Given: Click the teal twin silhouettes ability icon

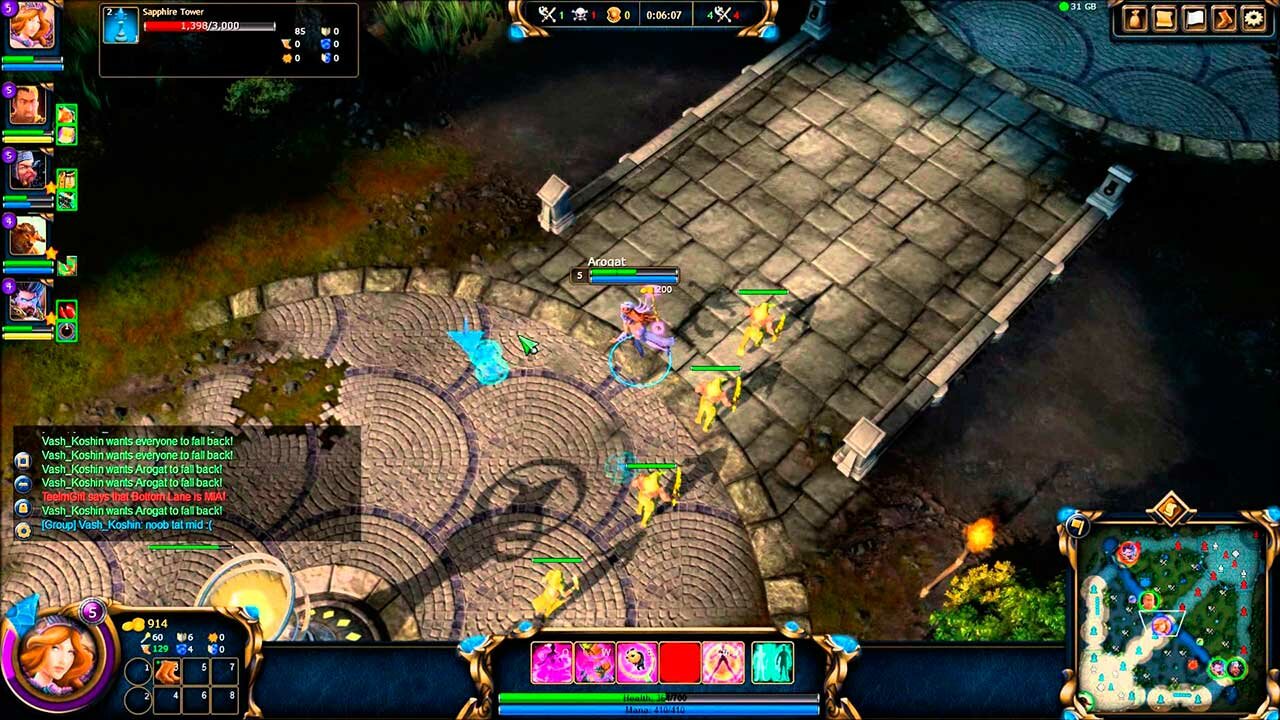Looking at the screenshot, I should [772, 663].
